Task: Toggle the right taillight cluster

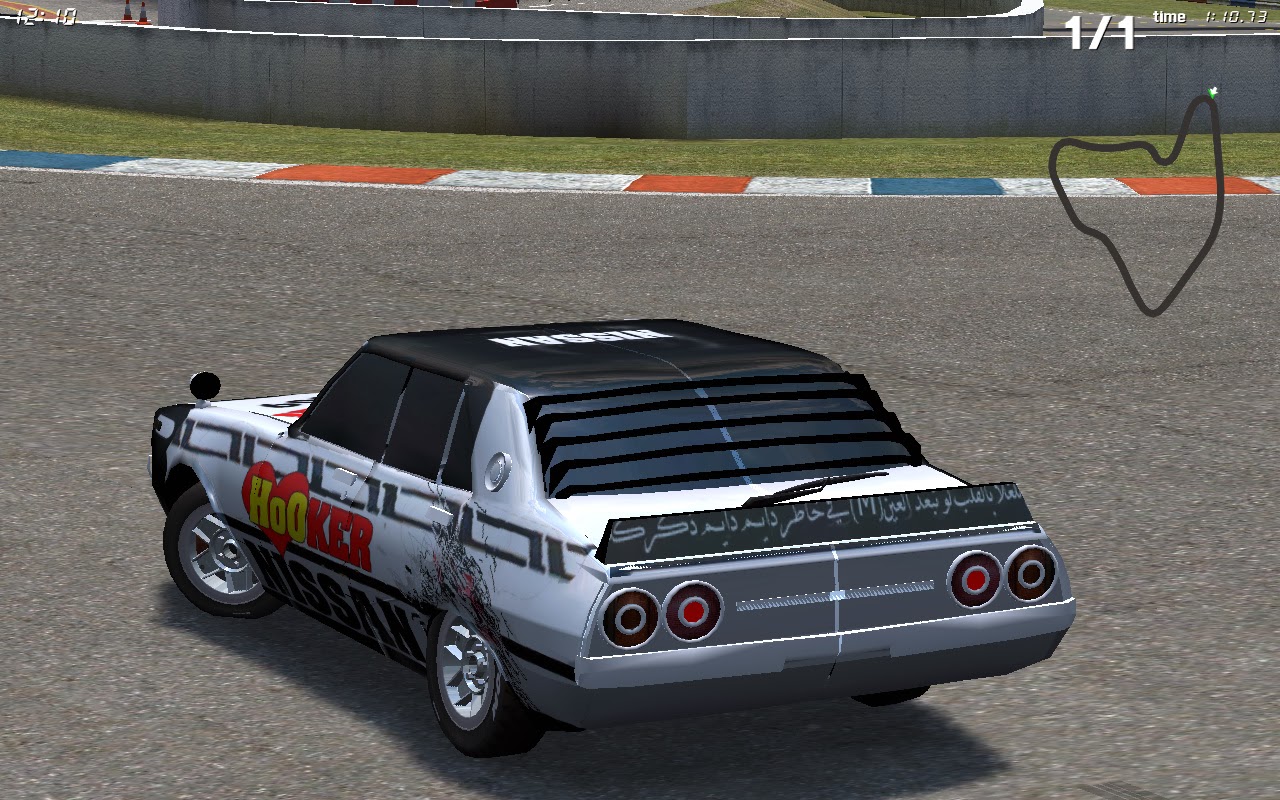Action: point(1000,575)
